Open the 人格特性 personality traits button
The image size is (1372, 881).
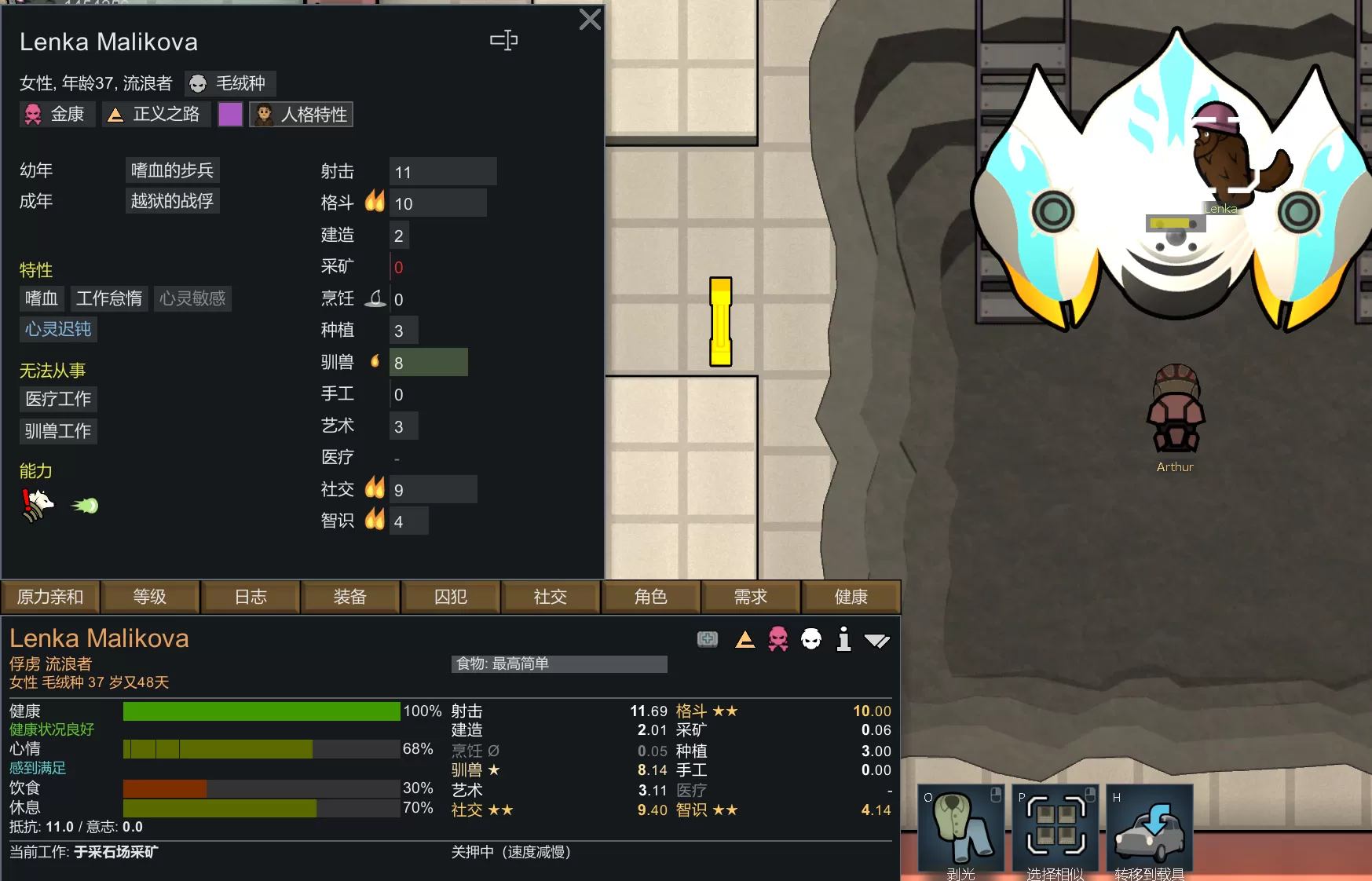point(302,115)
